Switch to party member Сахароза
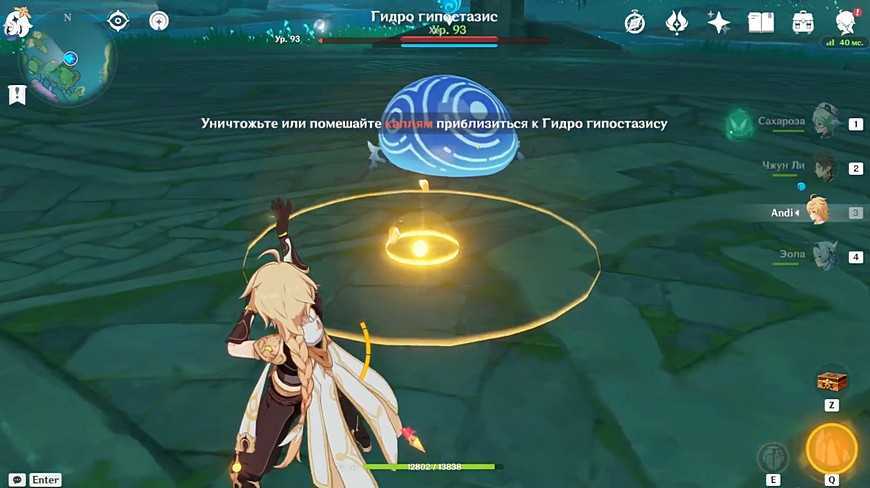This screenshot has width=870, height=488. click(x=824, y=124)
